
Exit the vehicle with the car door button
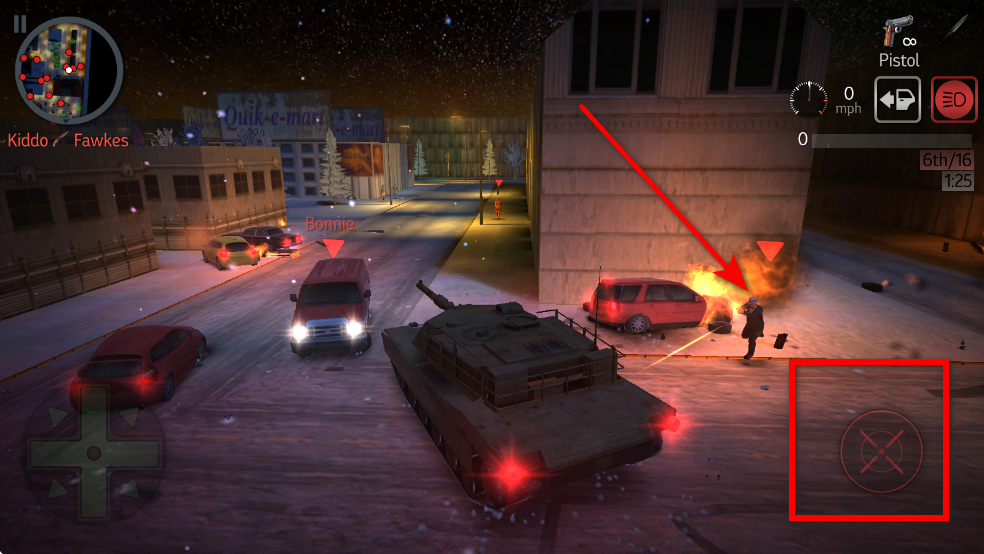(x=897, y=101)
